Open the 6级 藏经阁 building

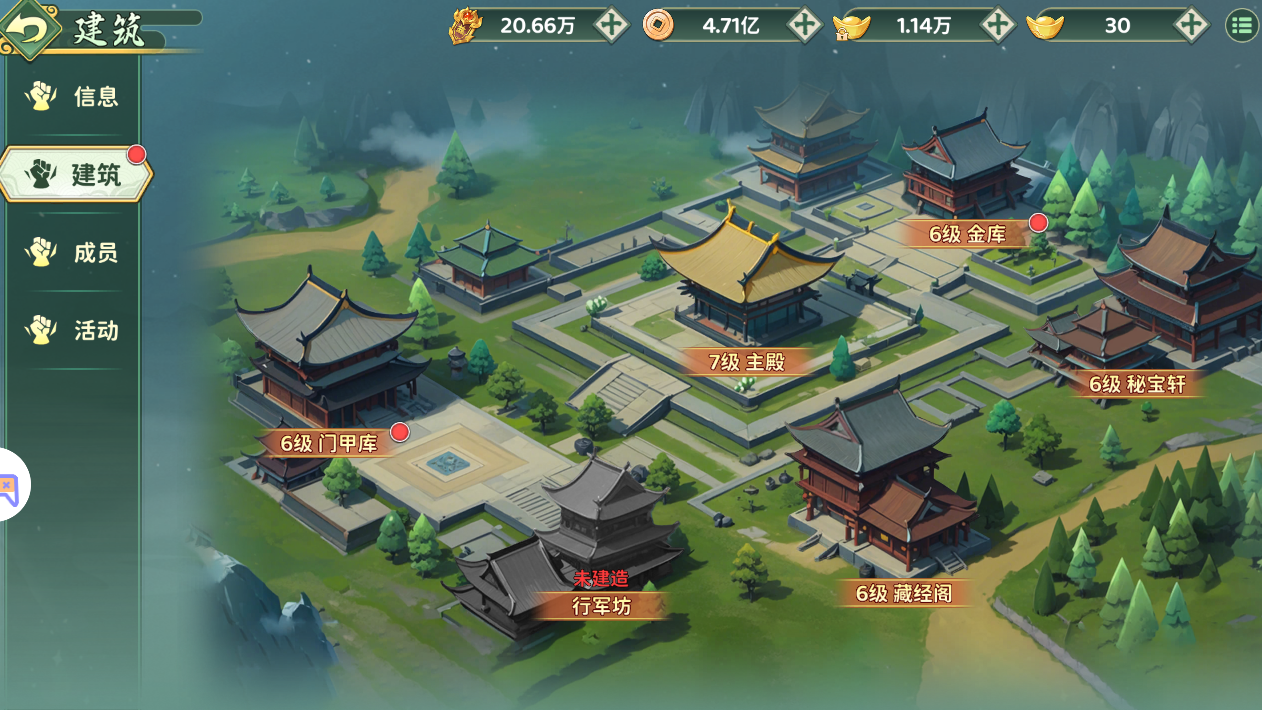tap(903, 593)
